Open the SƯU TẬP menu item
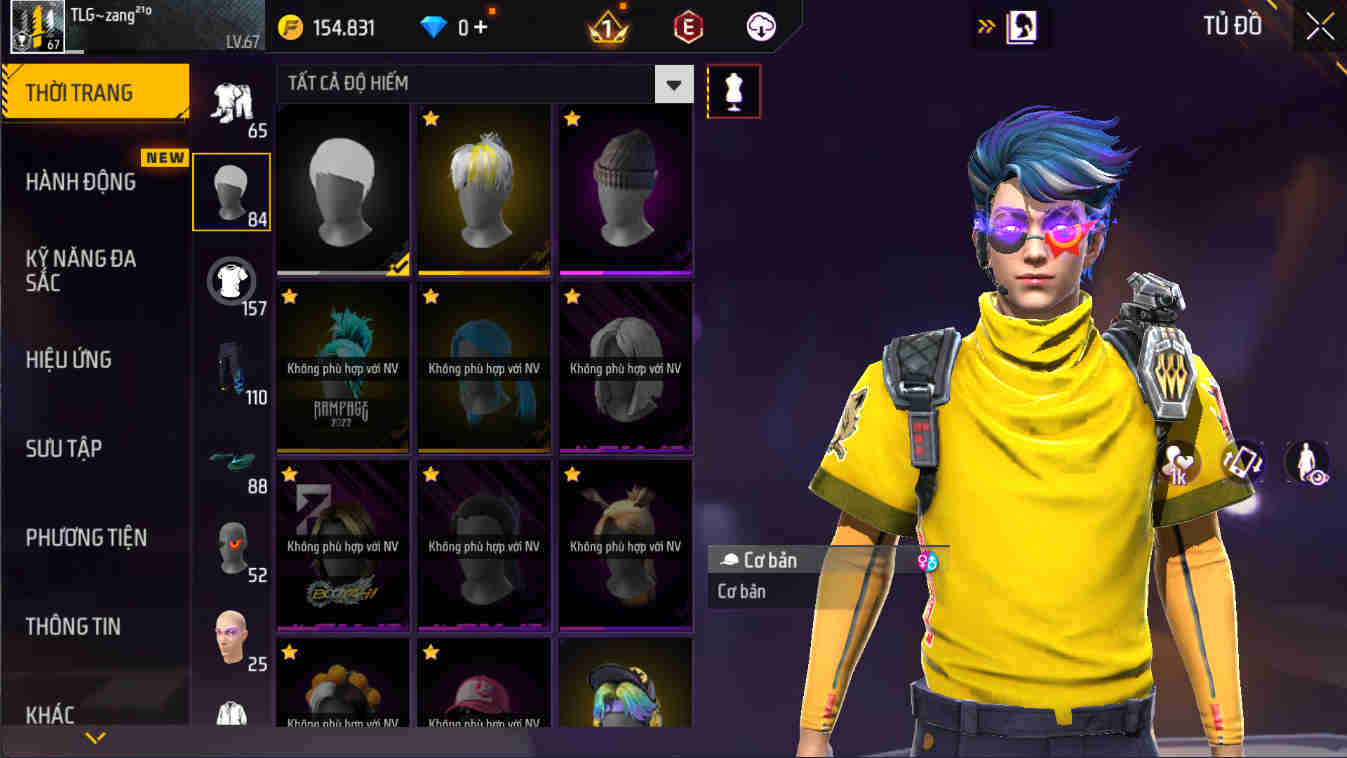This screenshot has height=758, width=1347. pyautogui.click(x=64, y=449)
